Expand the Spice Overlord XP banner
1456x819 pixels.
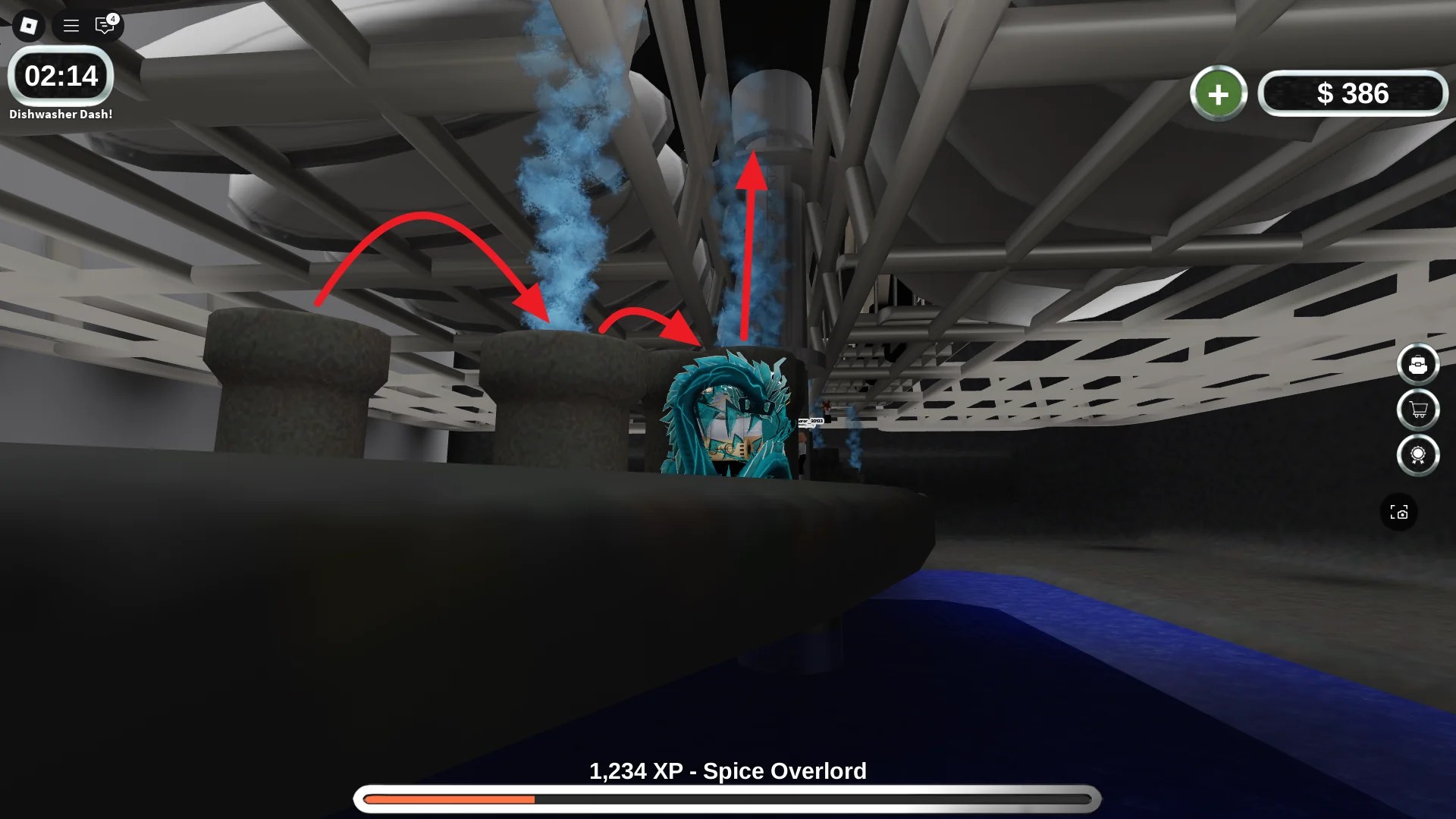pyautogui.click(x=728, y=770)
